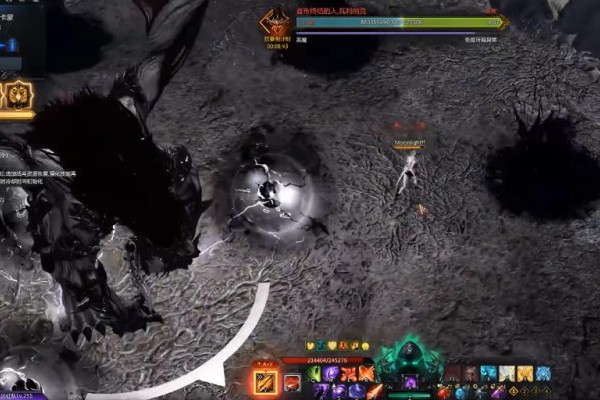Use the red skill beside the gold-framed slot
The width and height of the screenshot is (600, 400).
(x=292, y=382)
